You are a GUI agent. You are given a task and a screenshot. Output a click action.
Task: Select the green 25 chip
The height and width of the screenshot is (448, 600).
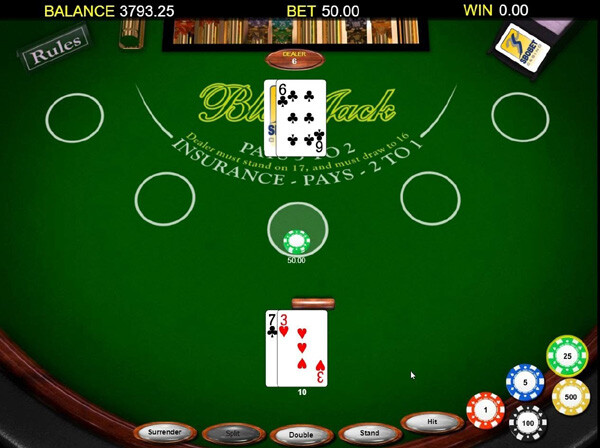pyautogui.click(x=567, y=356)
